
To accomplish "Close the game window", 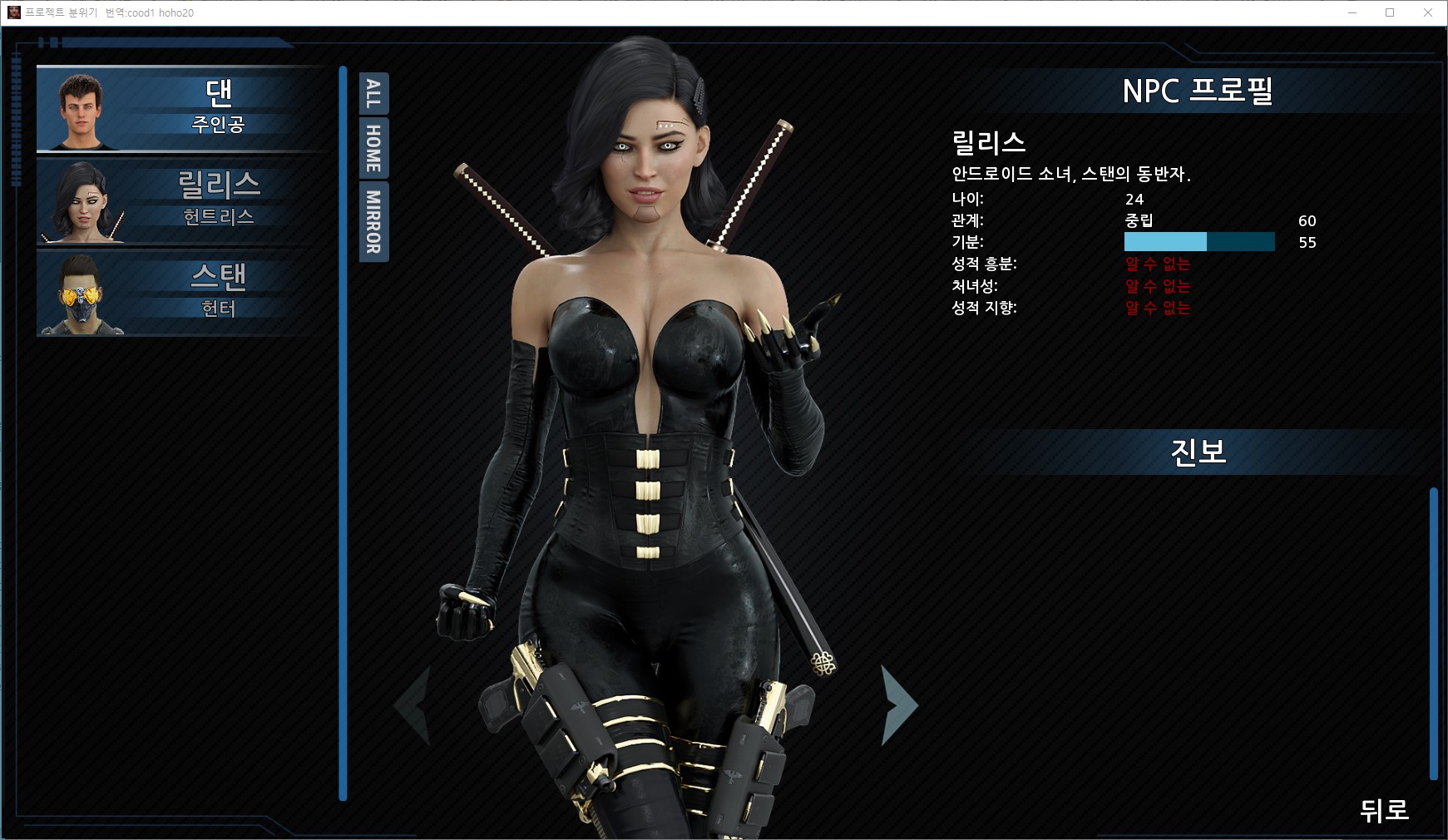I will coord(1428,12).
